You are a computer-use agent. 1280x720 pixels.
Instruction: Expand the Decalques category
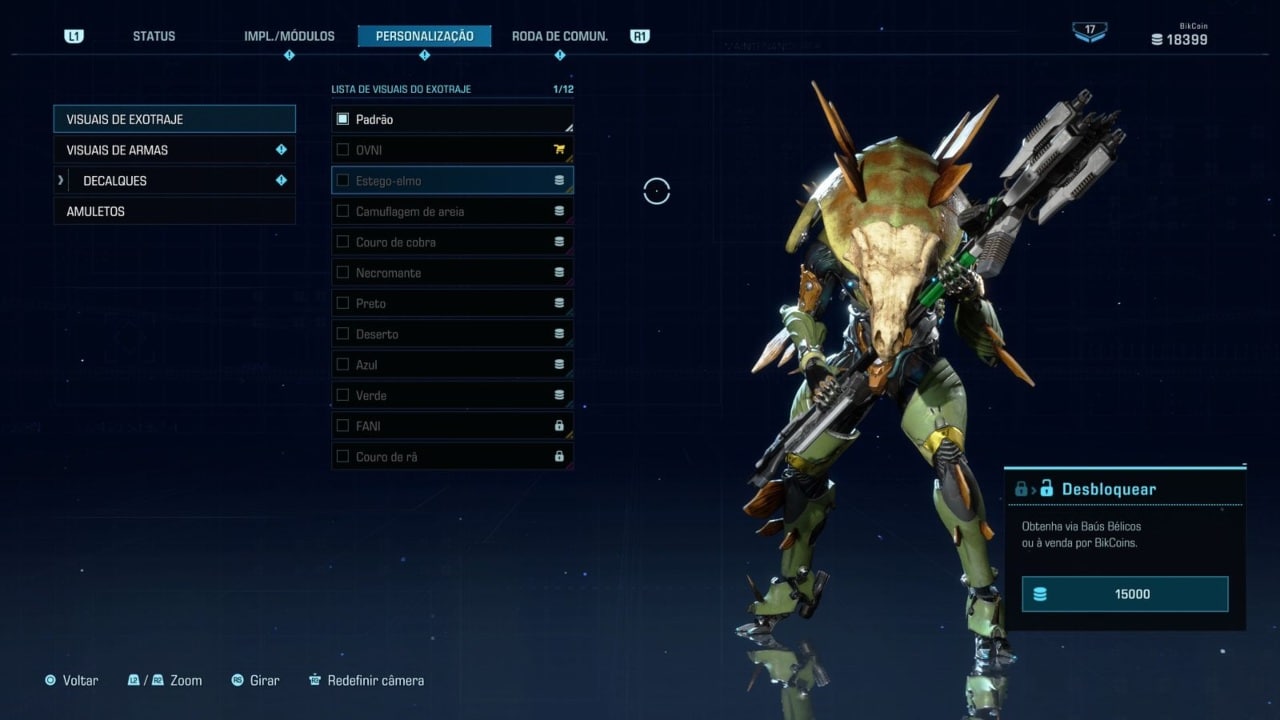pyautogui.click(x=174, y=181)
